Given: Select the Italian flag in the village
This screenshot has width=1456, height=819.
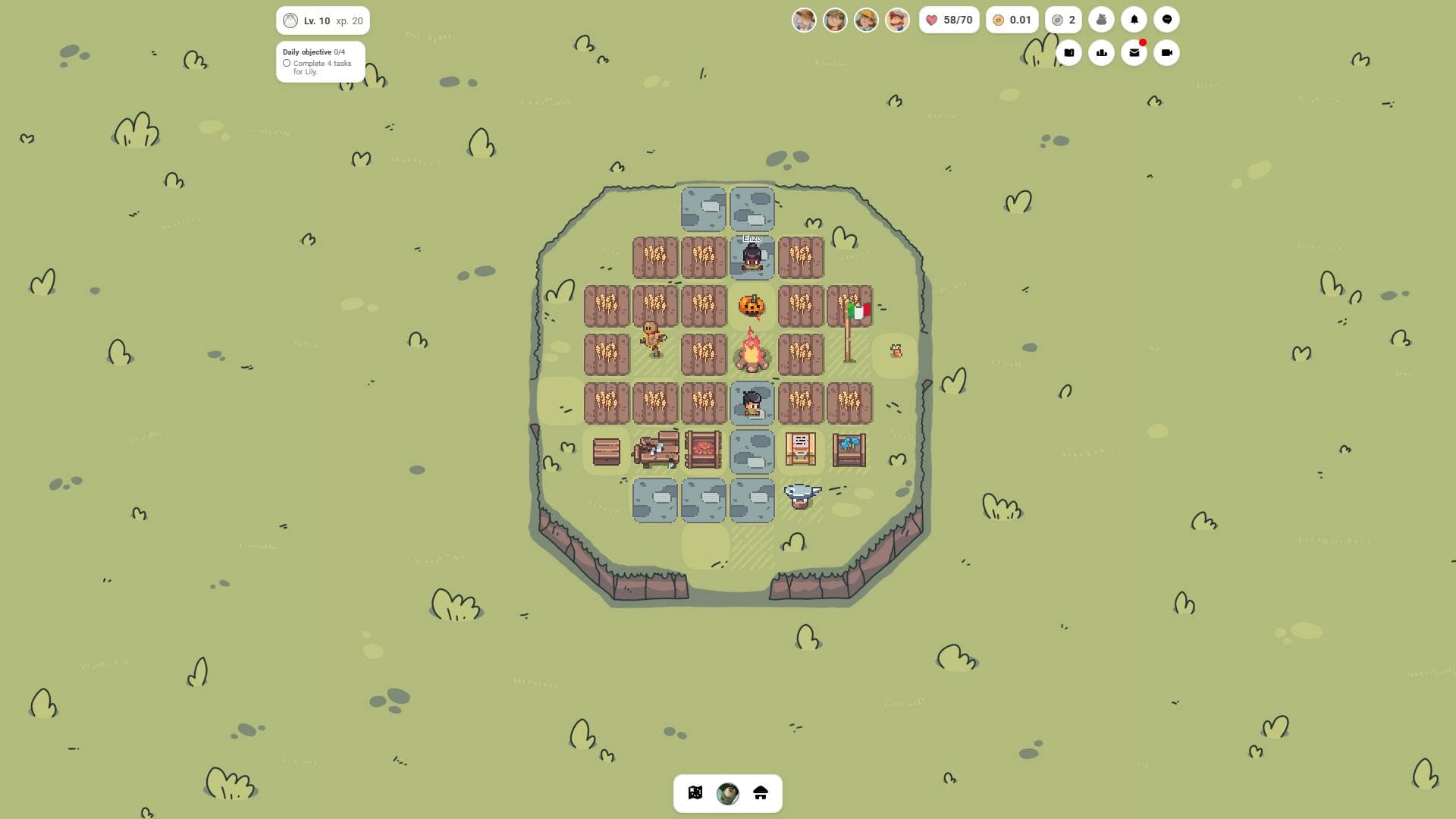Looking at the screenshot, I should click(x=859, y=311).
